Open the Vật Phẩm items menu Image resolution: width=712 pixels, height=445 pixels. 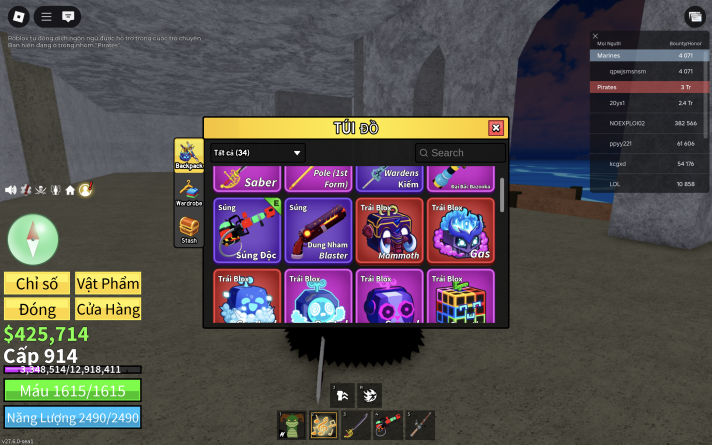click(x=108, y=283)
